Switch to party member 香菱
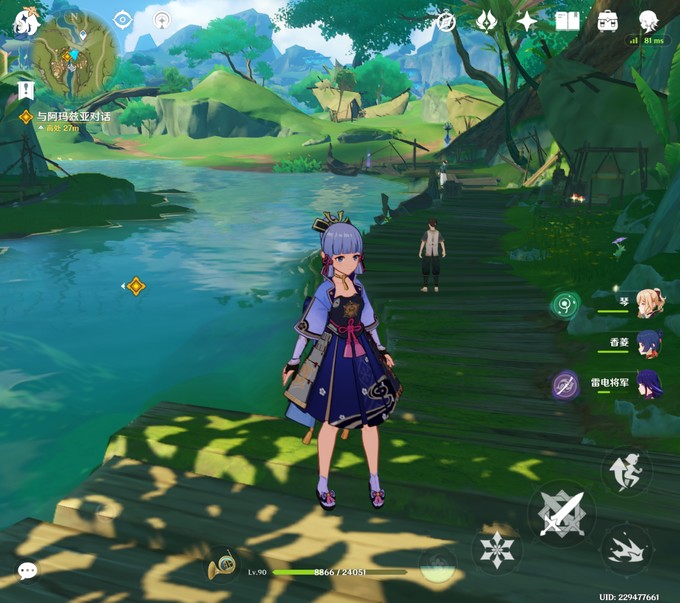Screen dimensions: 680x603 648,344
